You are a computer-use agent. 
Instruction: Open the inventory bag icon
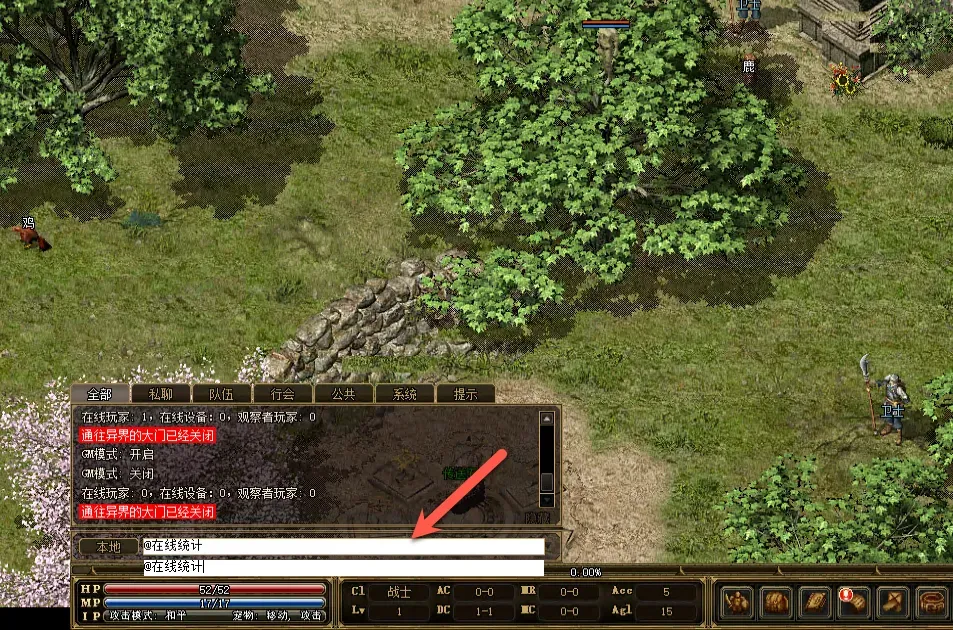[x=777, y=602]
